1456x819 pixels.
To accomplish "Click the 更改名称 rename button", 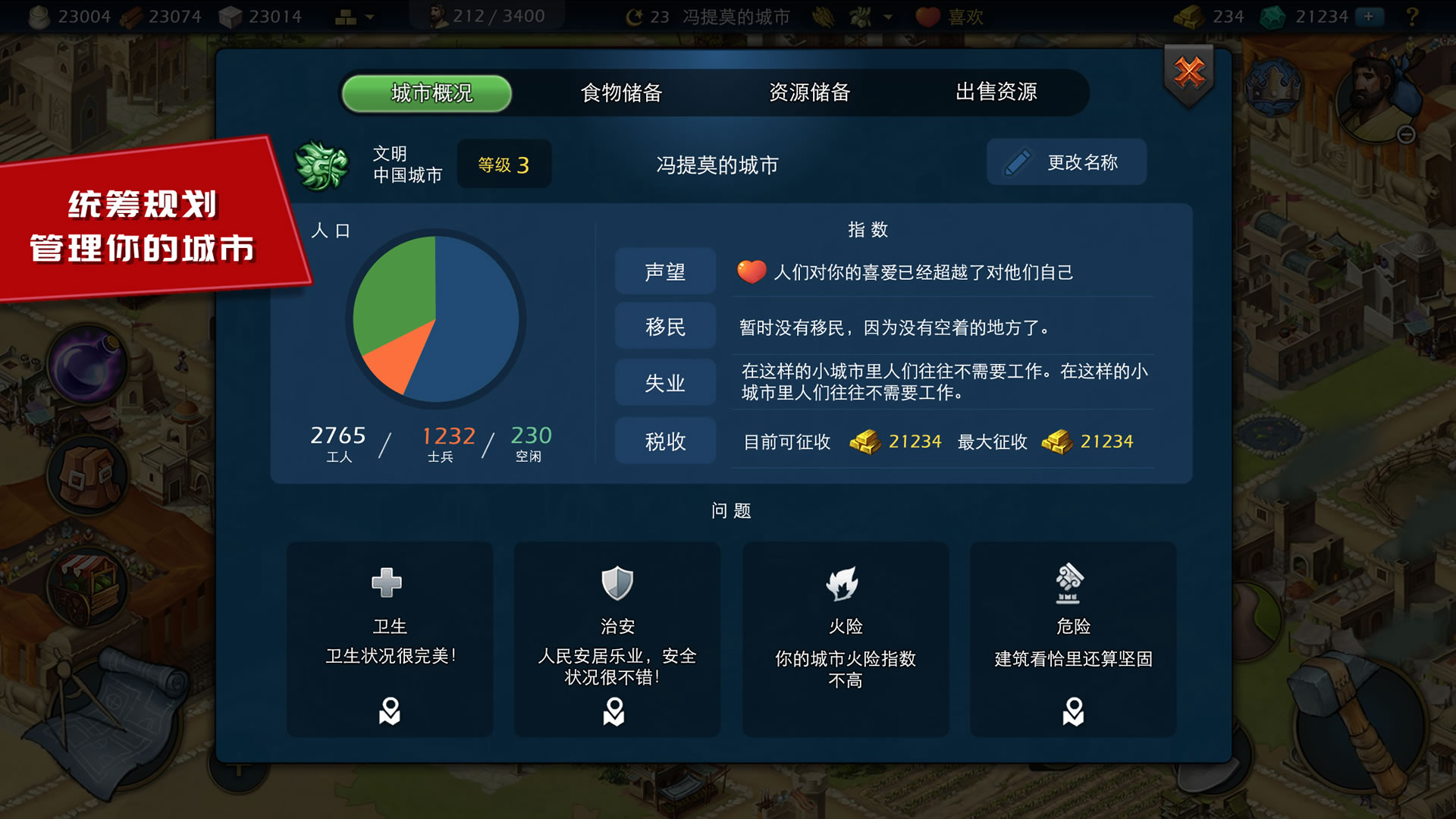I will (x=1066, y=162).
